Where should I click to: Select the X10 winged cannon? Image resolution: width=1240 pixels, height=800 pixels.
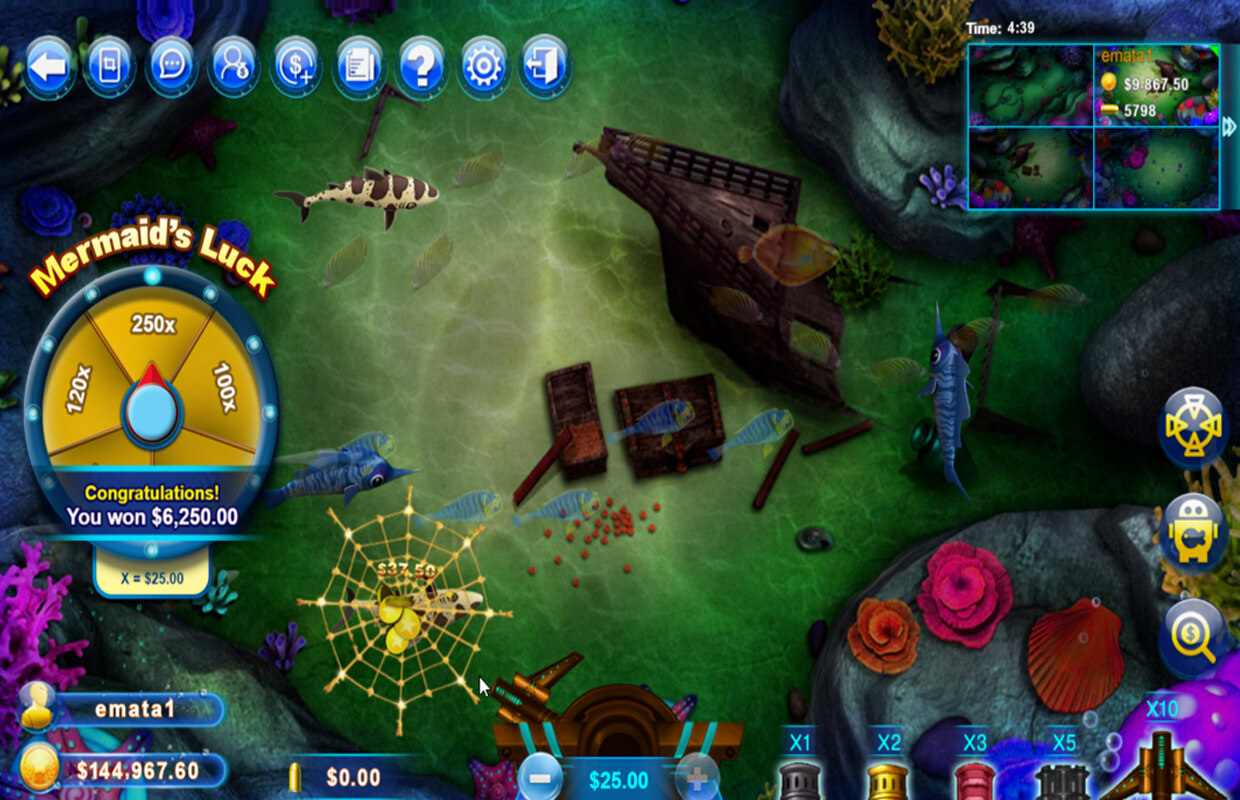1162,765
